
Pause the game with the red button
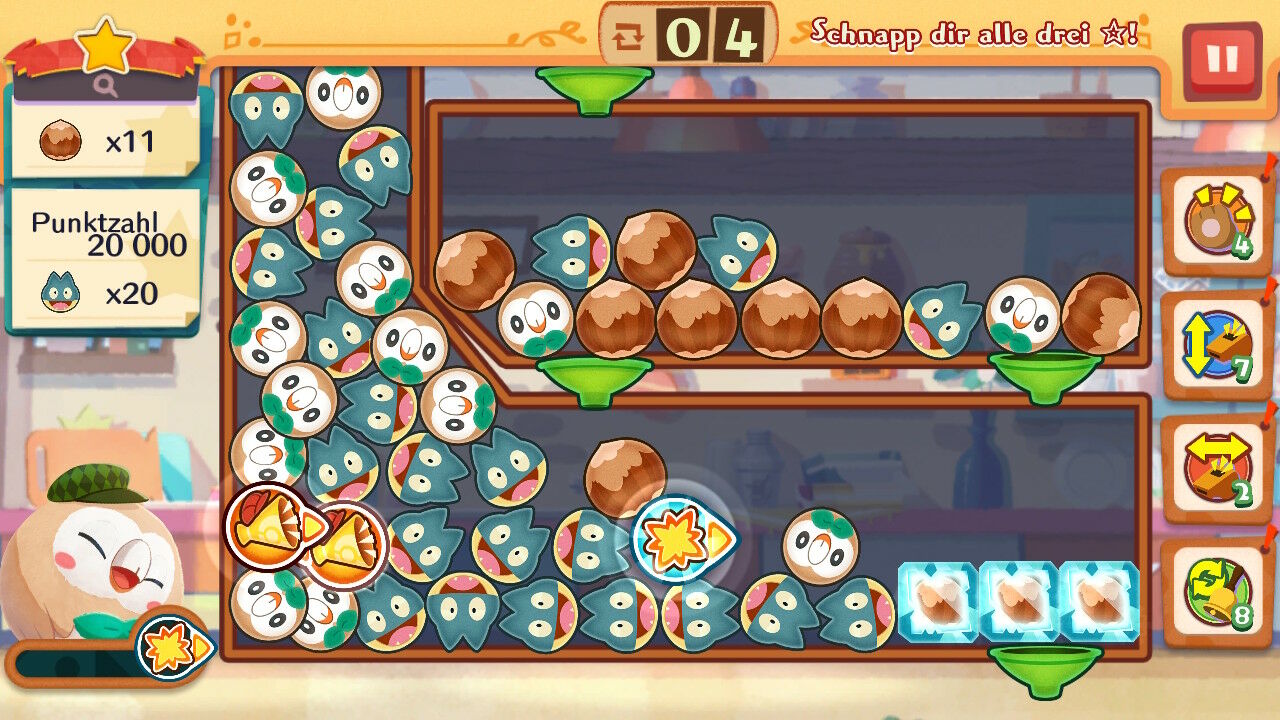pyautogui.click(x=1221, y=61)
